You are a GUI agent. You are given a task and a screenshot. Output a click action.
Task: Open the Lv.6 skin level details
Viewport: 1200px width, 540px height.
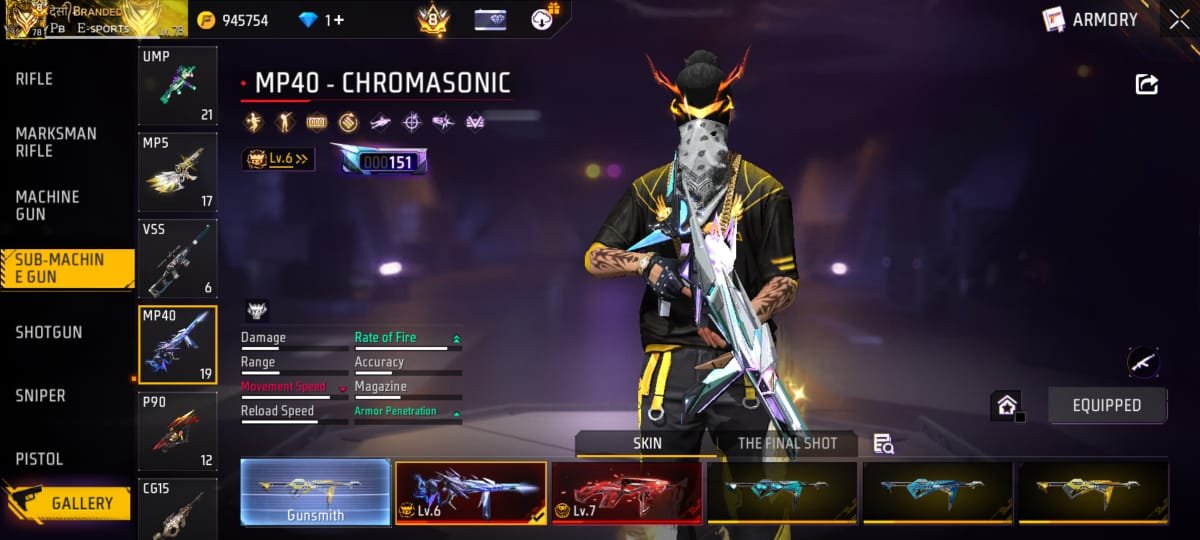click(x=279, y=159)
